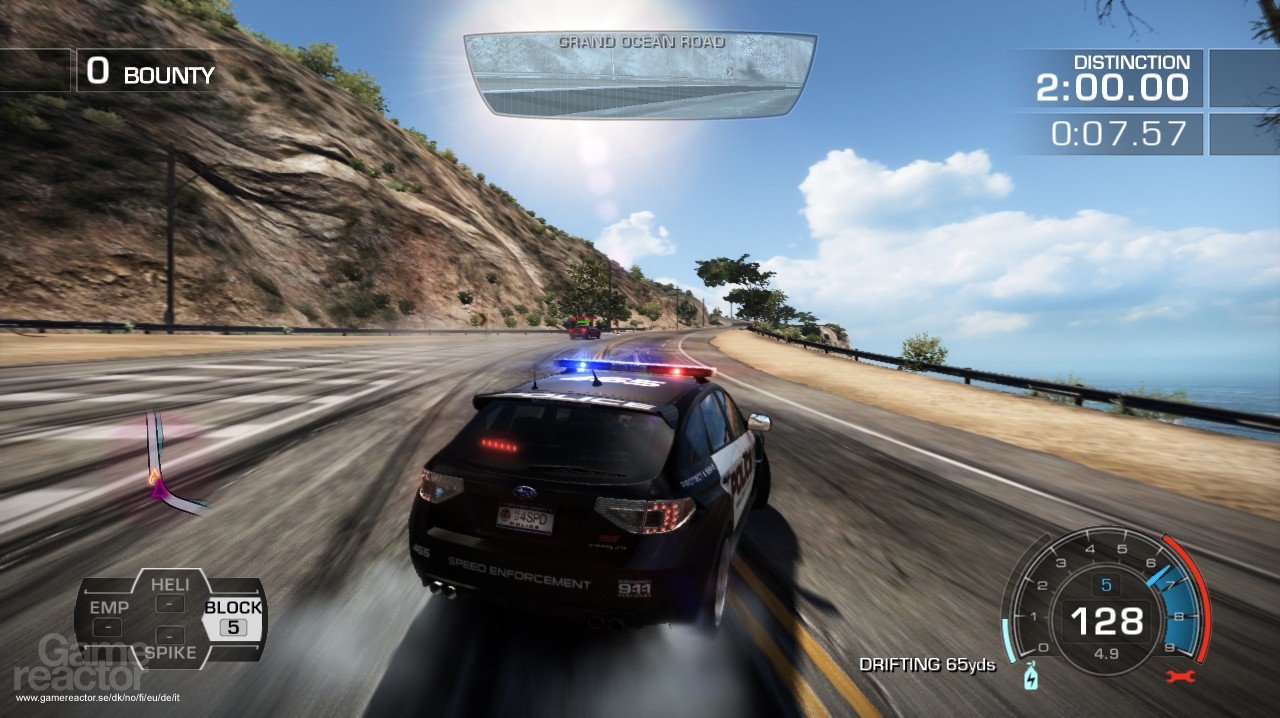Select the SPIKE strip slot

pyautogui.click(x=170, y=643)
